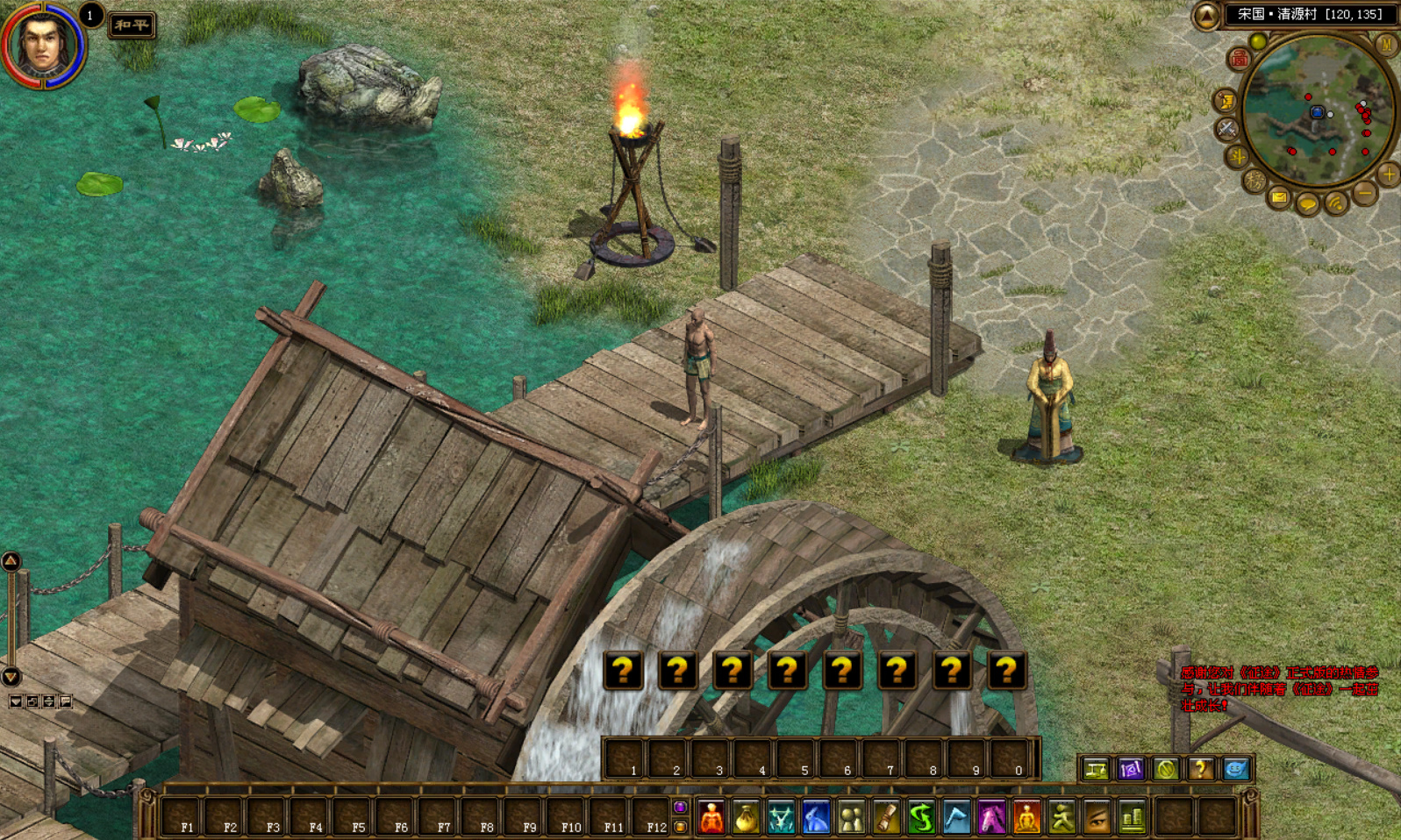Click the 和平 attack mode button
1401x840 pixels.
pos(132,25)
